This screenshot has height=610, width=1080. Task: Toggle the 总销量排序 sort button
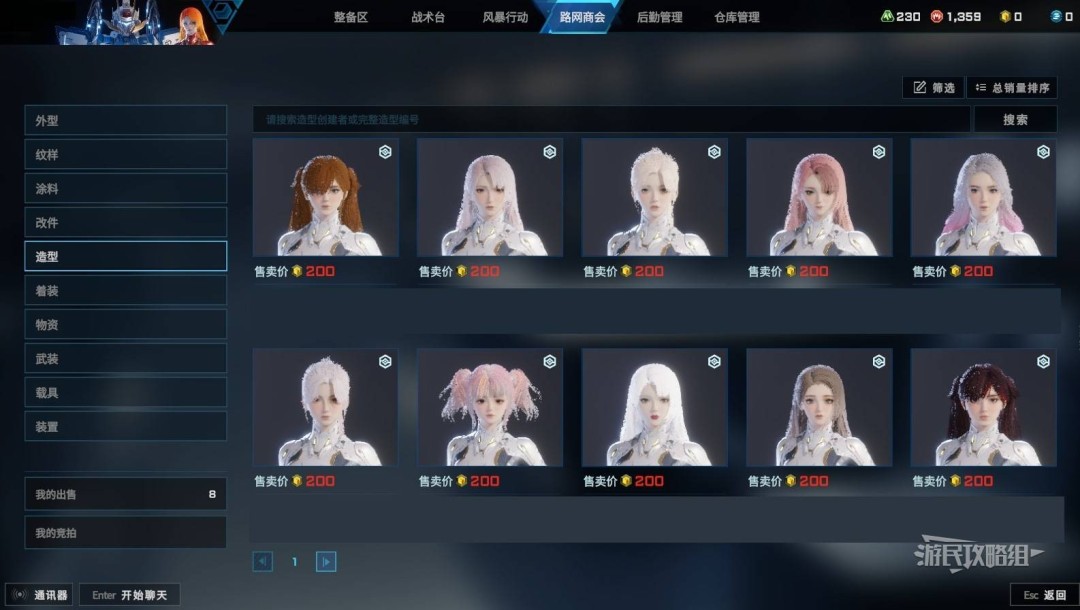click(1012, 88)
